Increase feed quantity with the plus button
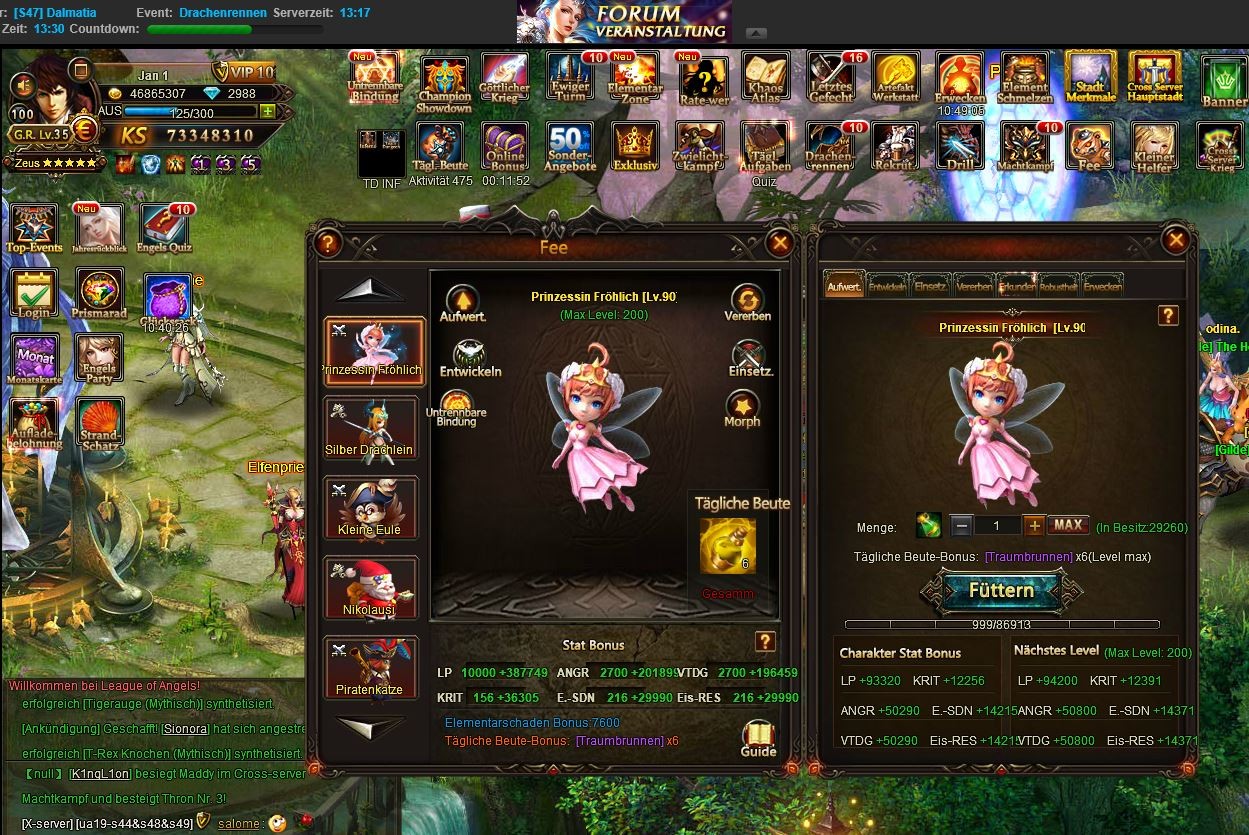 [x=1034, y=525]
